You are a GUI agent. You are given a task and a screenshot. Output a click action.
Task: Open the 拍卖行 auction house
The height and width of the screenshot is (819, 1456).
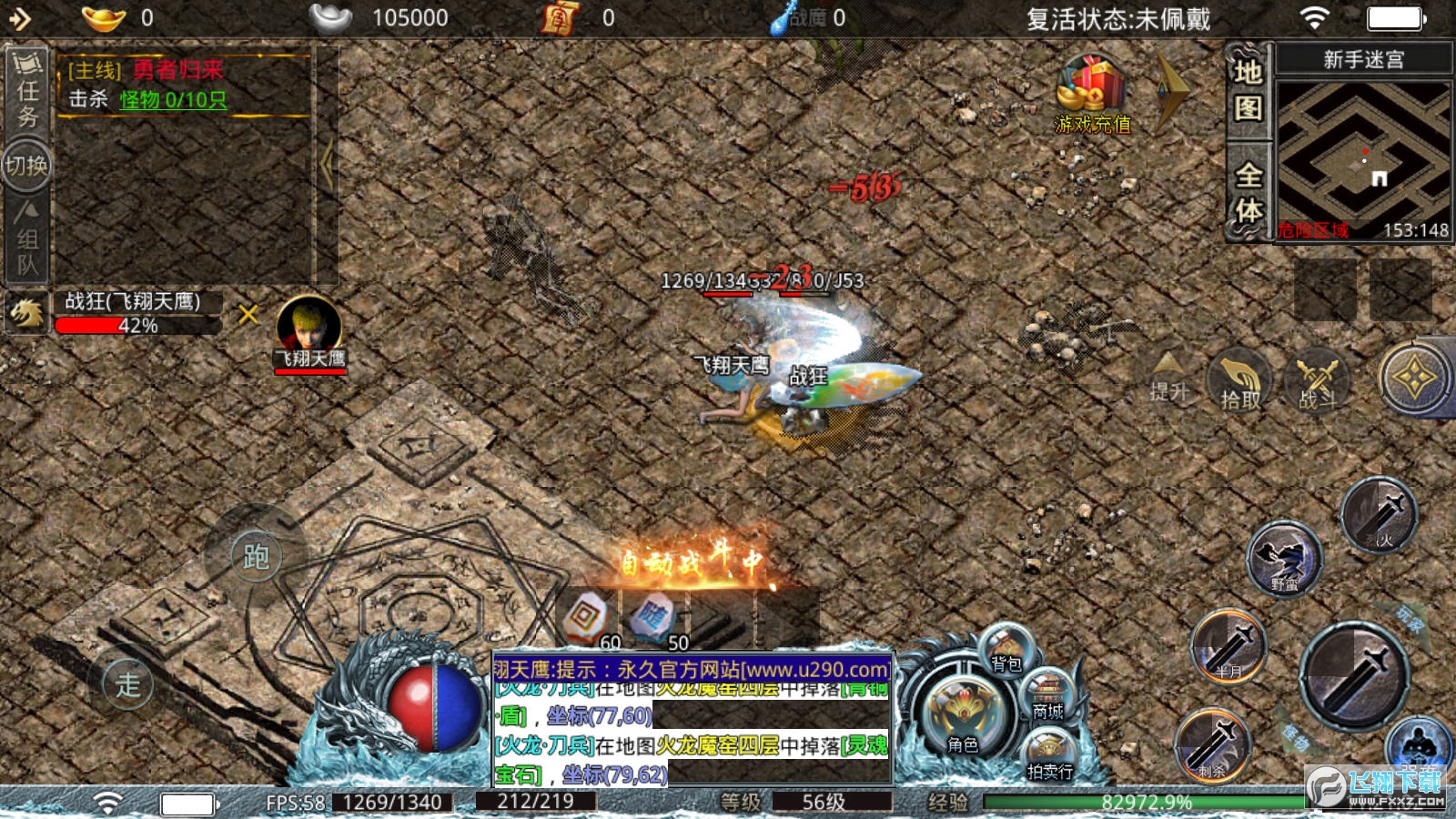coord(1049,757)
